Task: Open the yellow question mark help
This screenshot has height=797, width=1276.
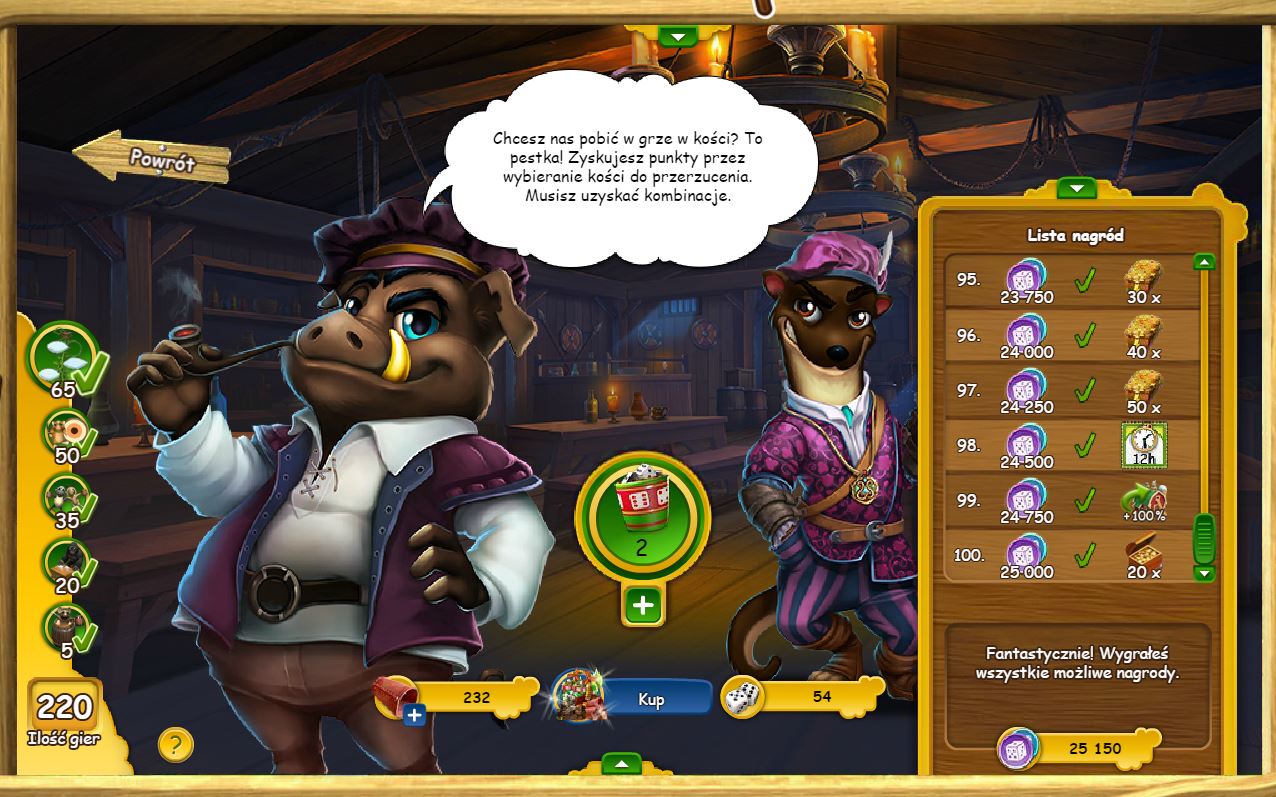Action: (175, 744)
